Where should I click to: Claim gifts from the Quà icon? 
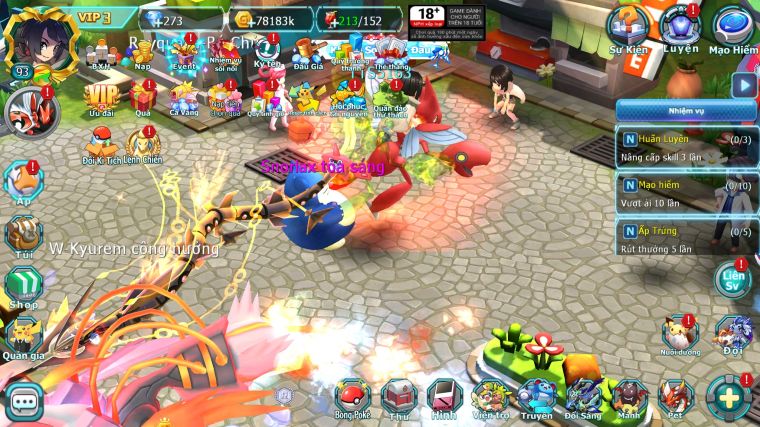point(142,97)
